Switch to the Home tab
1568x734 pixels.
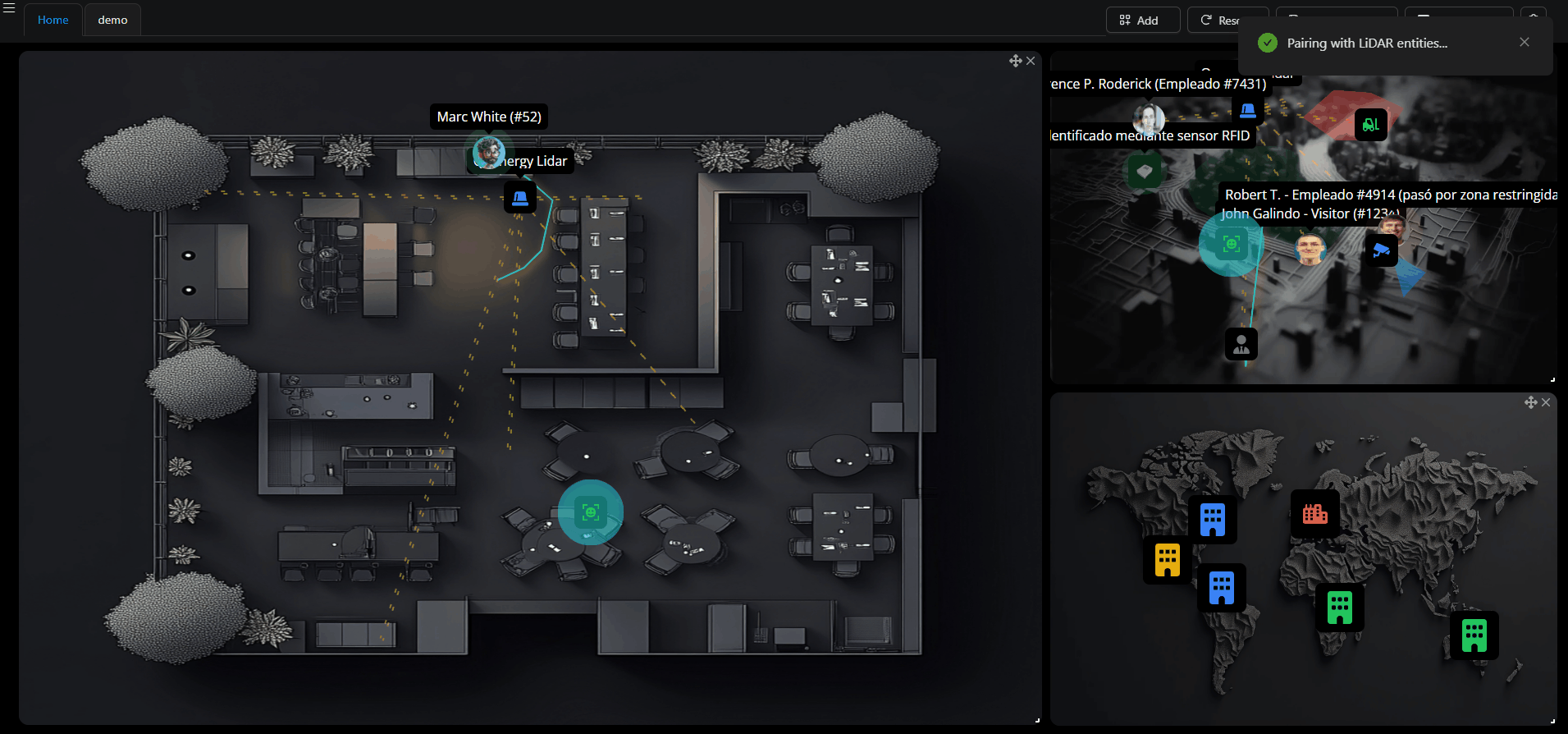click(53, 21)
